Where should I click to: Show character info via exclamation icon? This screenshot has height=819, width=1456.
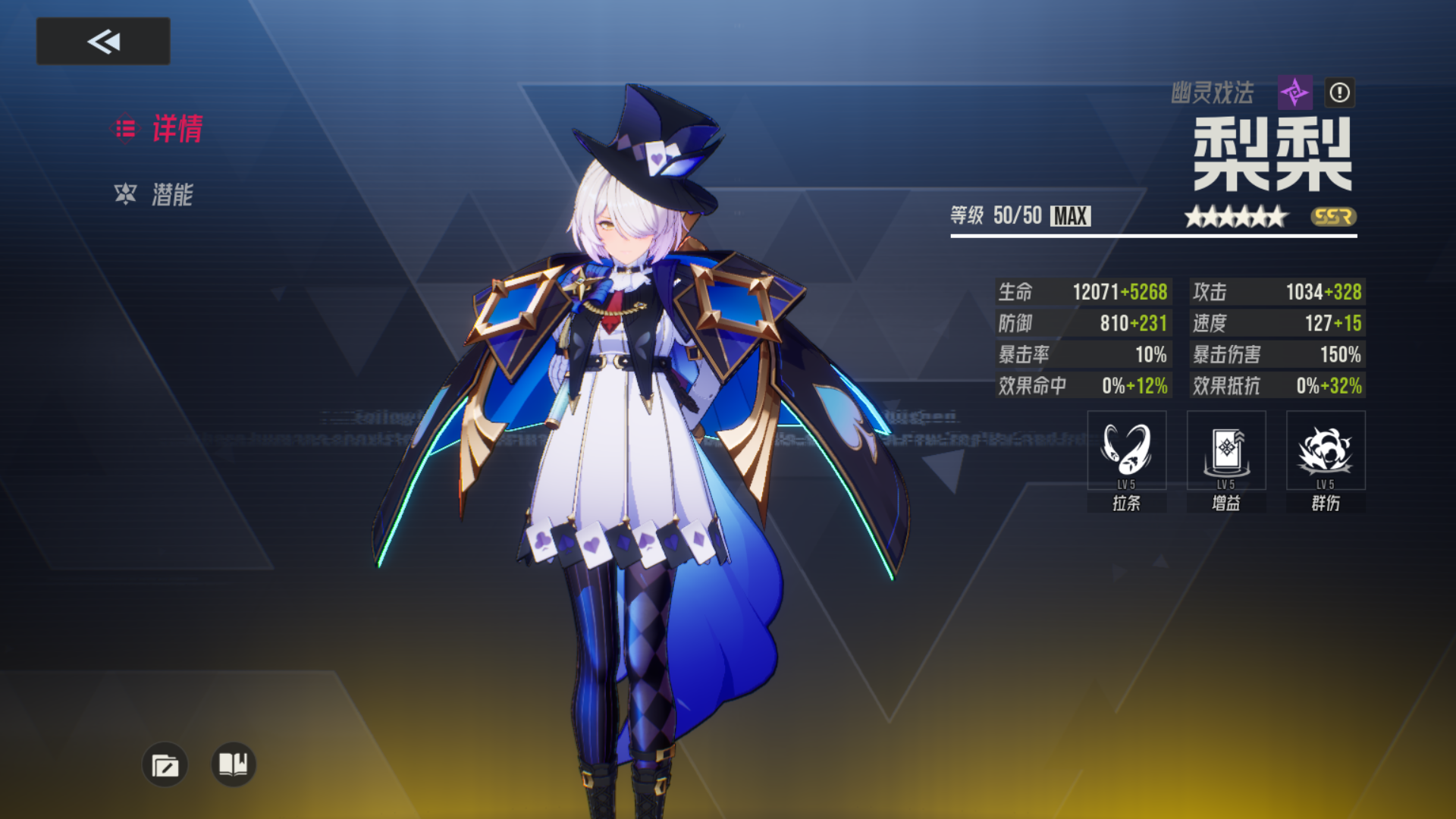[1339, 93]
